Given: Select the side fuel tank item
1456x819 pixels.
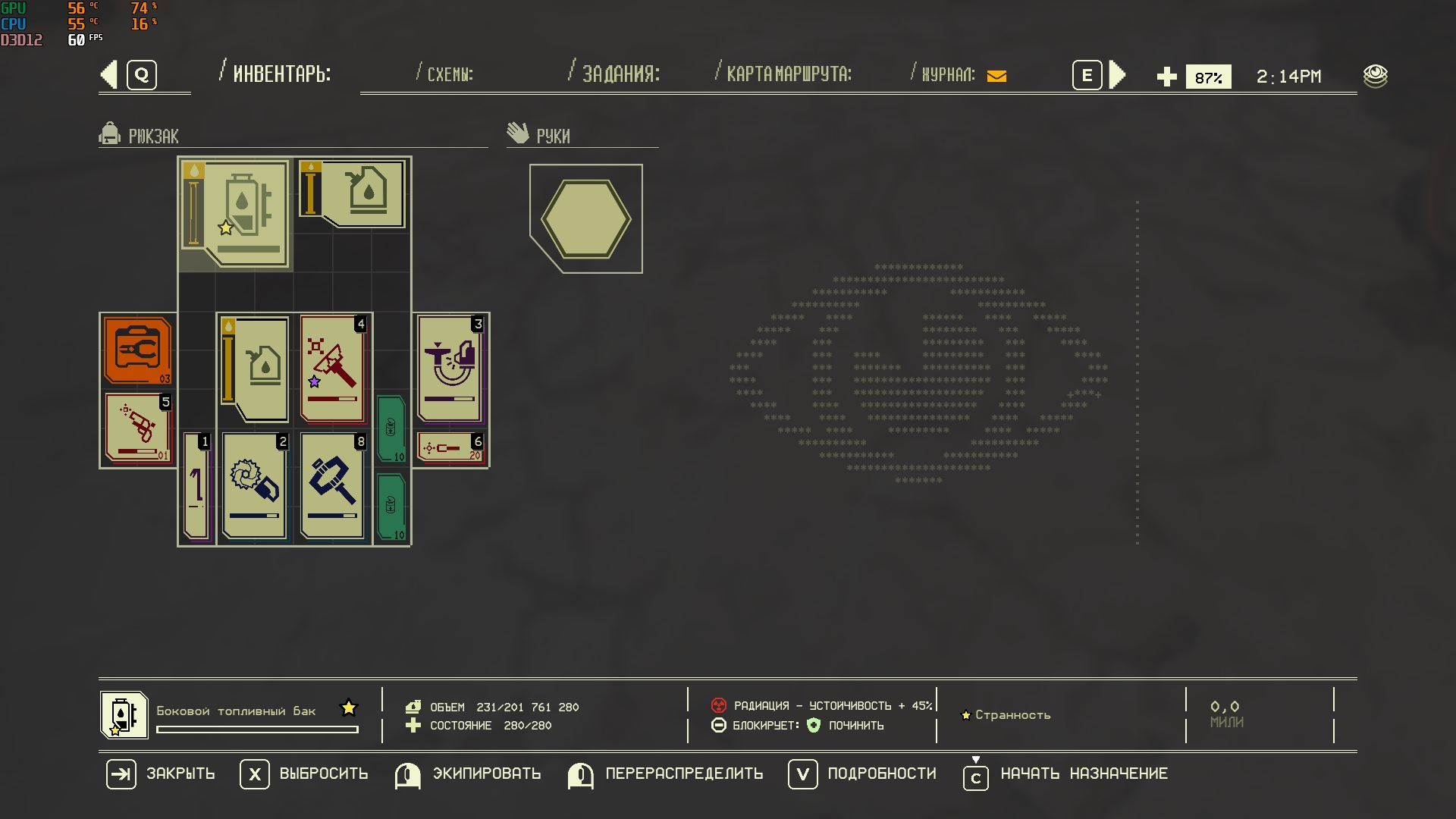Looking at the screenshot, I should tap(237, 213).
